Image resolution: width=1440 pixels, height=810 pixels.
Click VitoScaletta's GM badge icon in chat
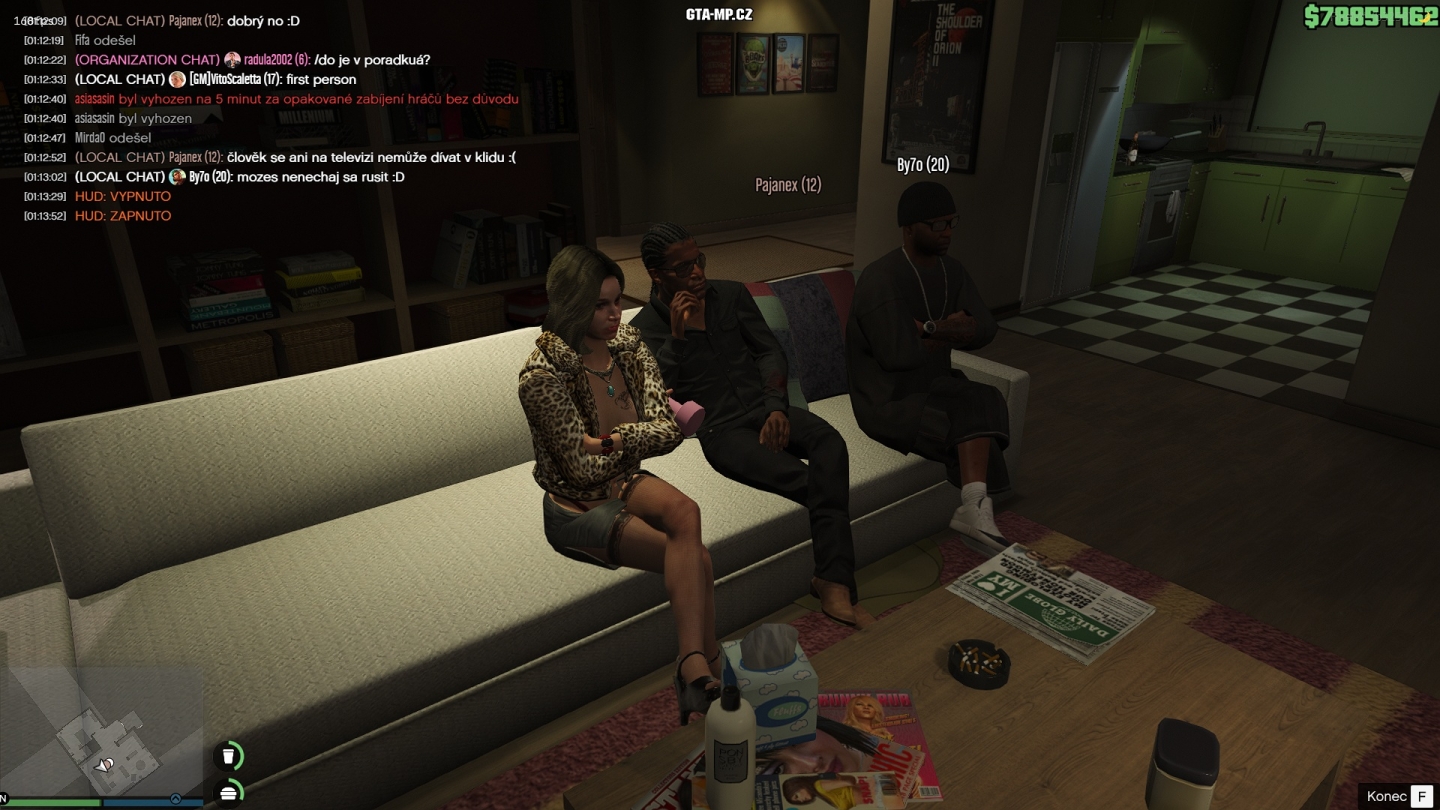pos(180,79)
